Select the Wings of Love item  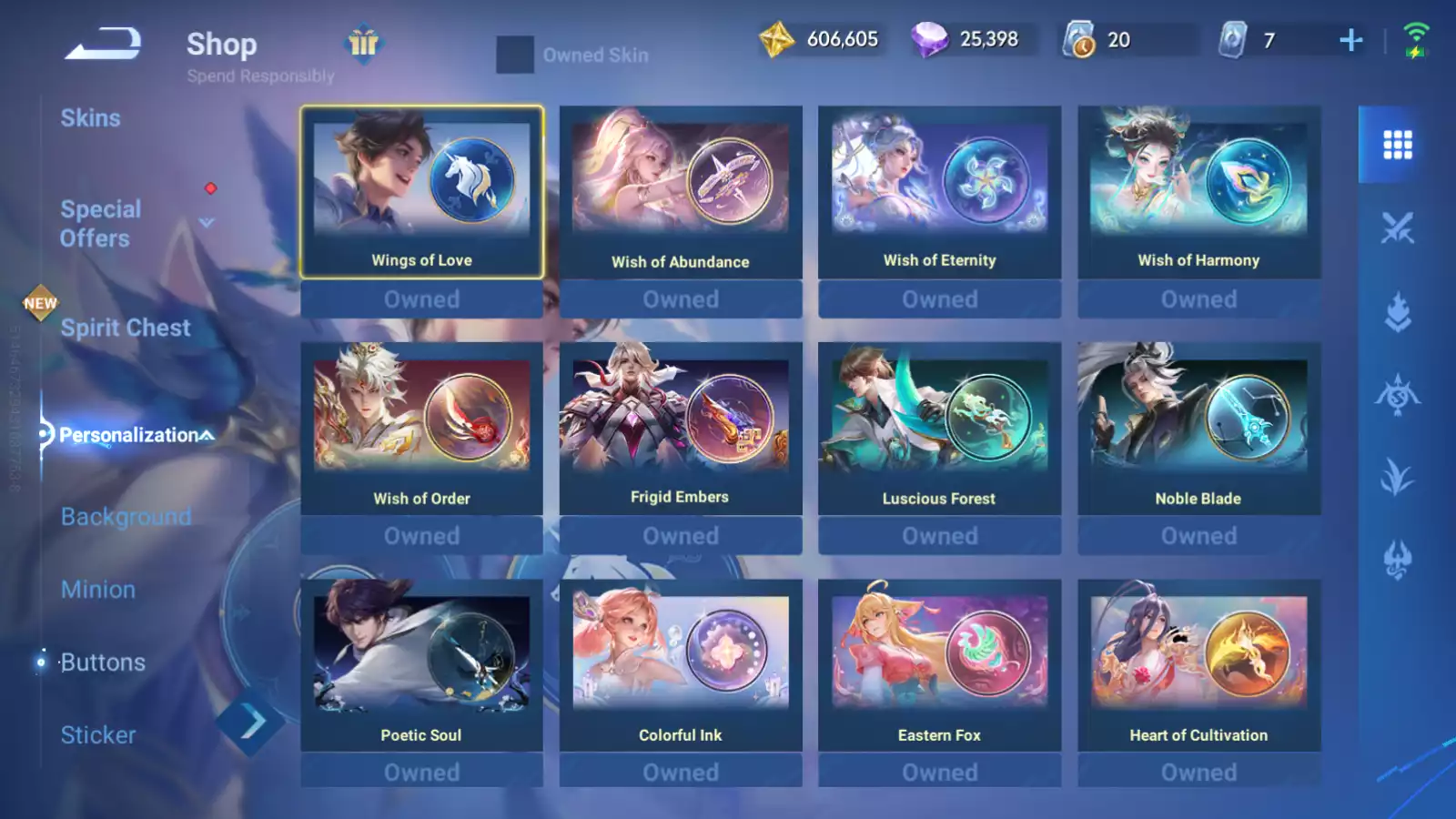(421, 191)
